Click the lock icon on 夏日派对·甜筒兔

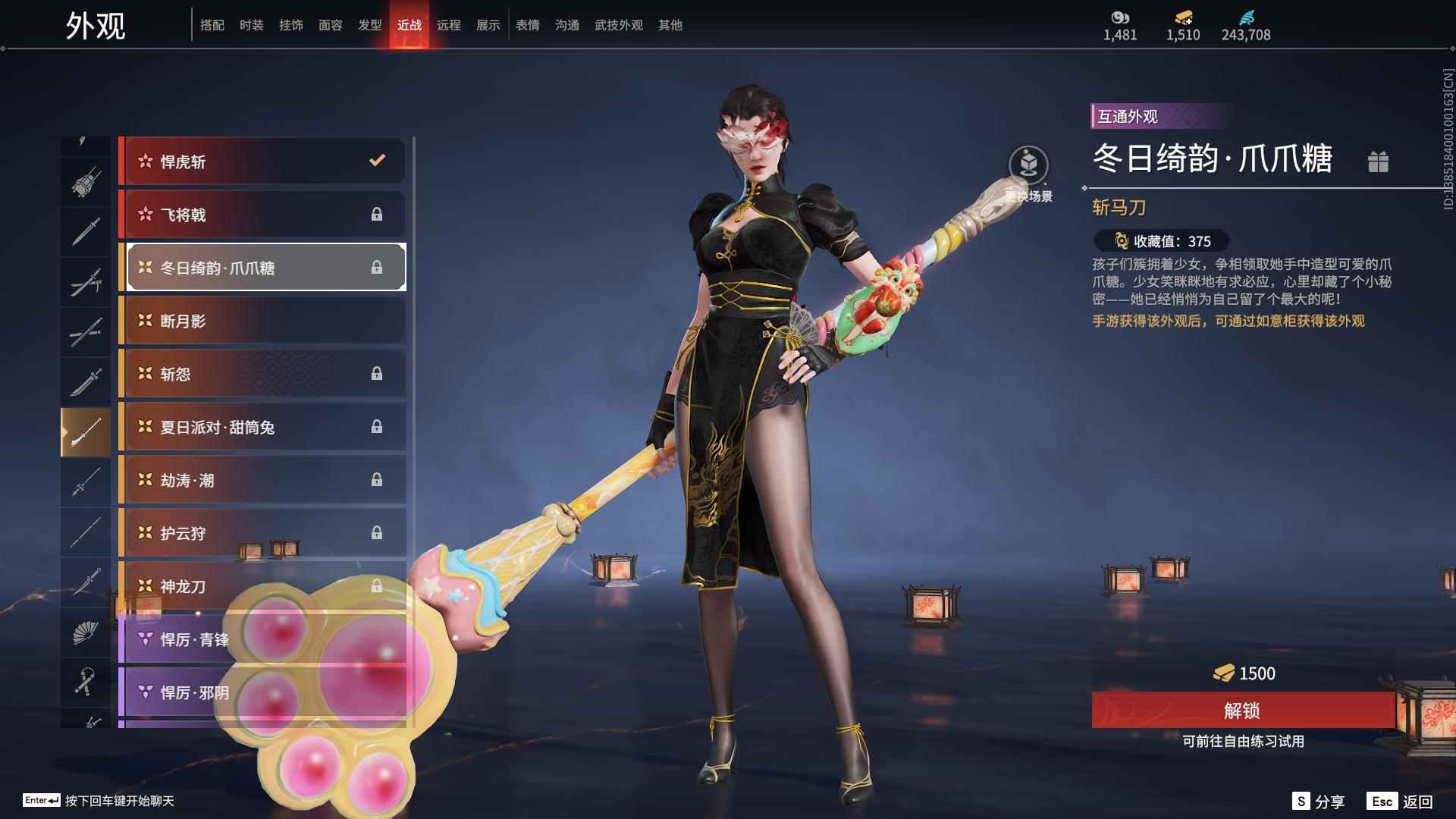377,427
